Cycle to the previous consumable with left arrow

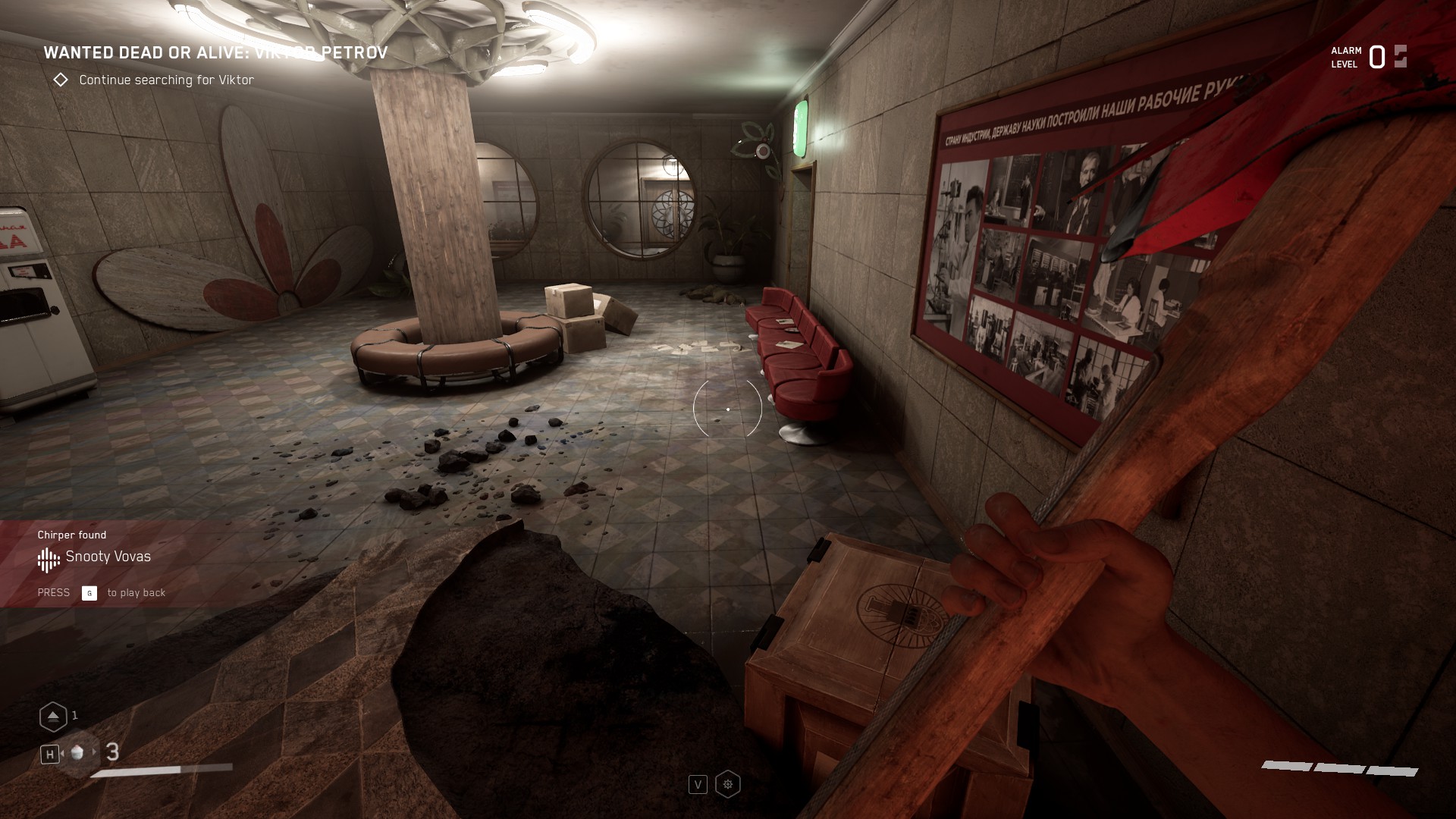(x=62, y=753)
